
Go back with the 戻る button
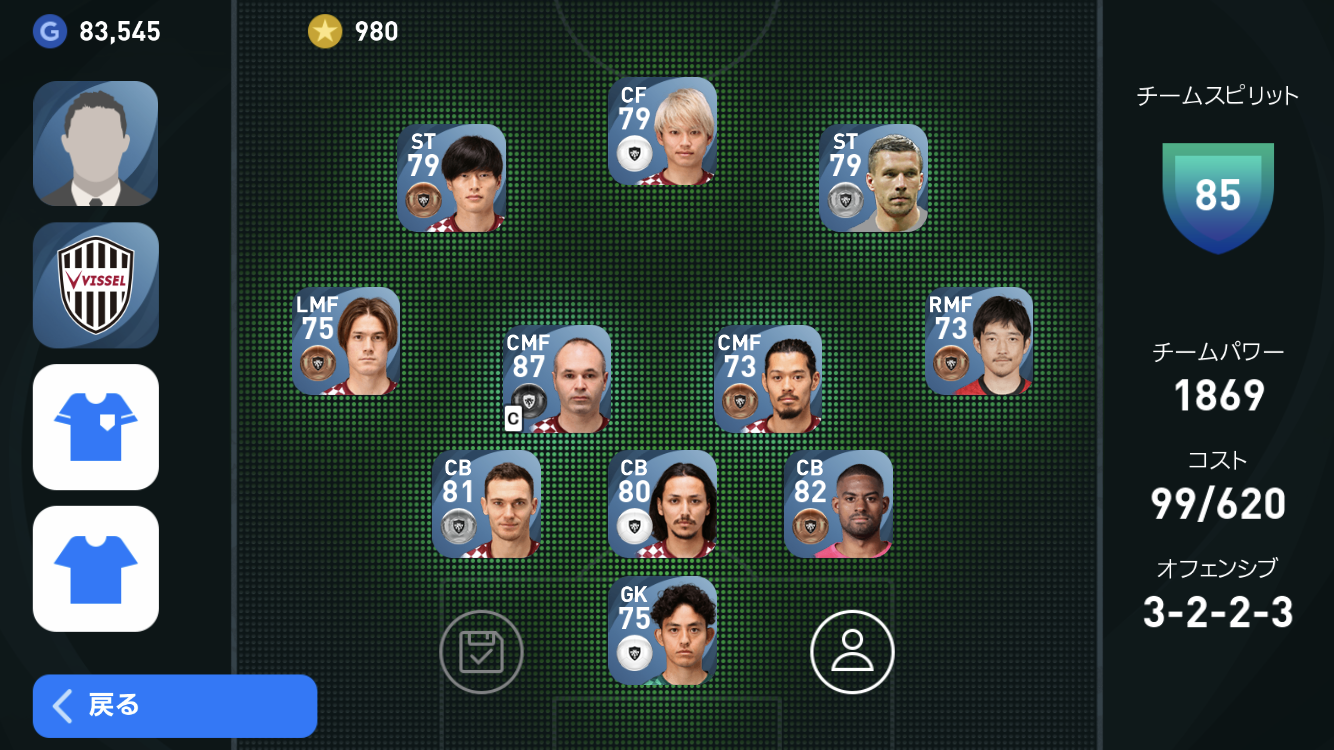pyautogui.click(x=175, y=705)
